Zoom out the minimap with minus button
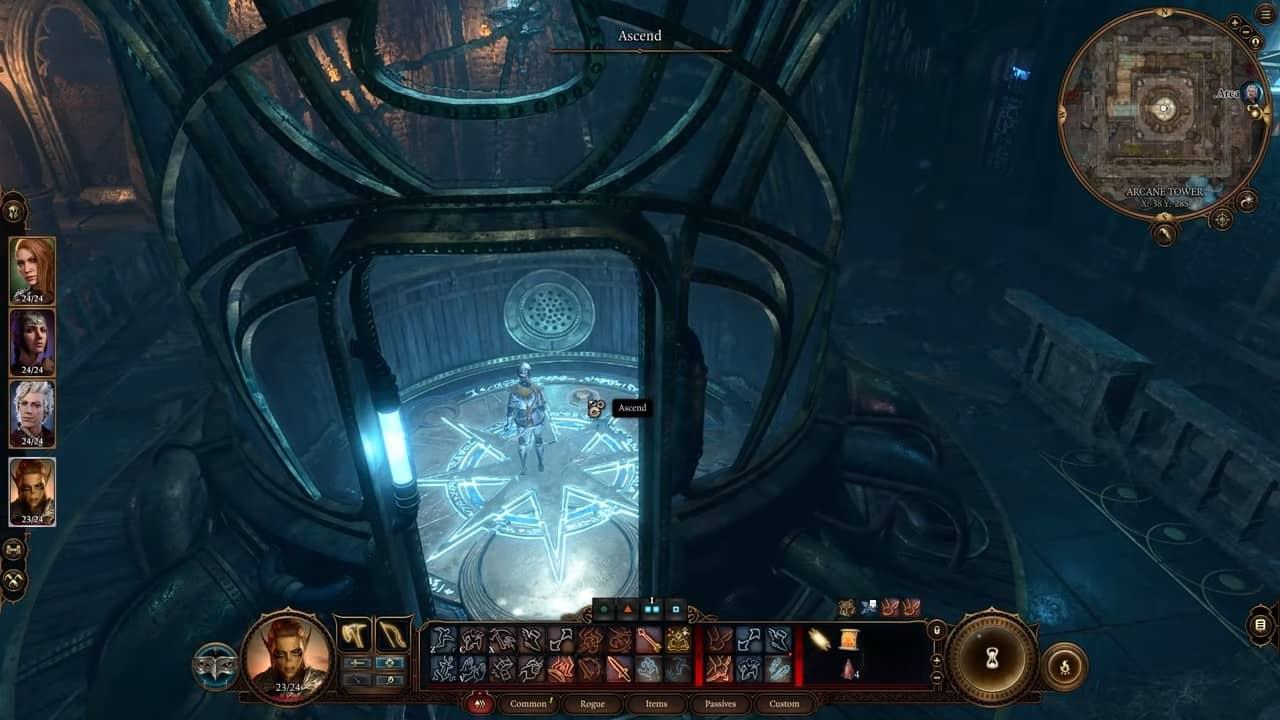1280x720 pixels. [x=1247, y=31]
